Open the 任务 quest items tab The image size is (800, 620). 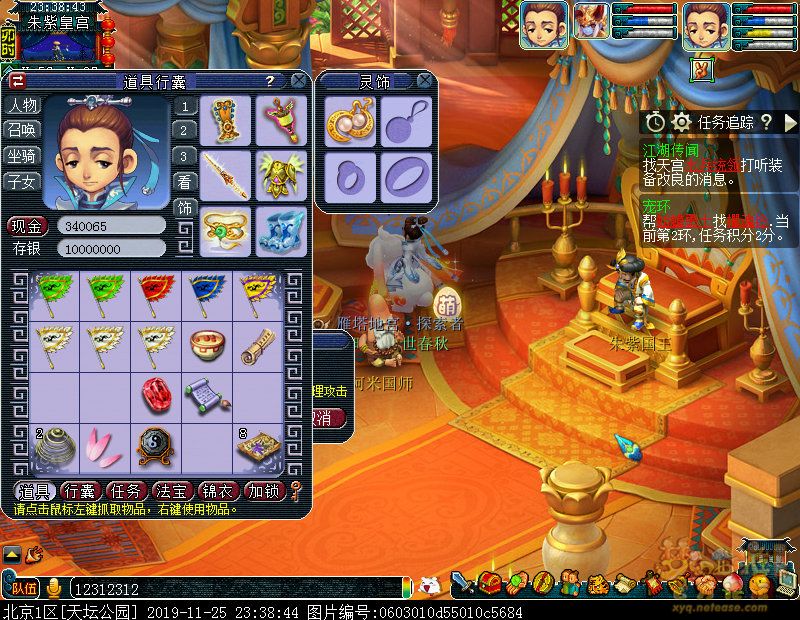point(125,490)
